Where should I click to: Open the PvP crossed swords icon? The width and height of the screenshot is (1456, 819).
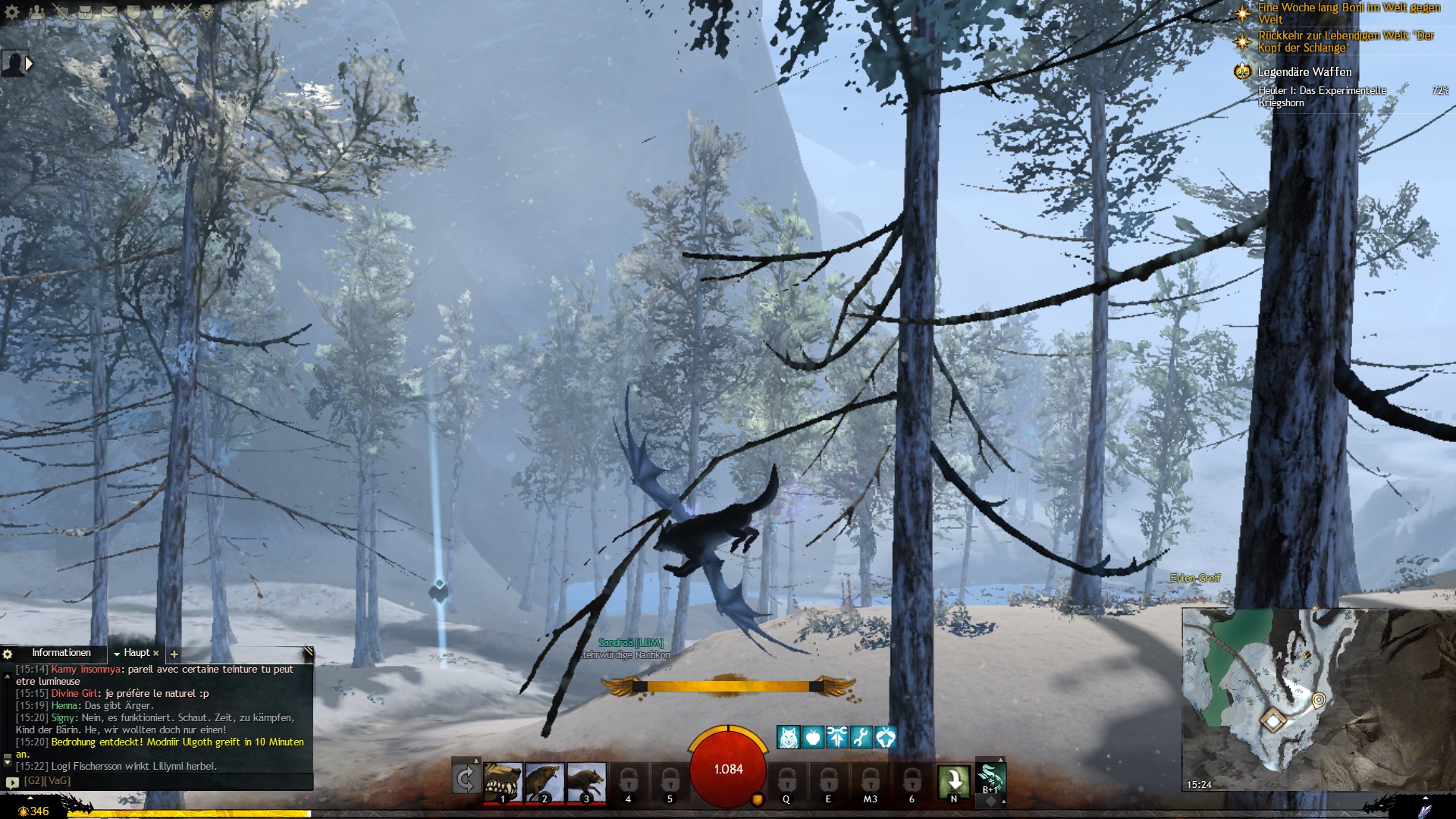tap(182, 12)
